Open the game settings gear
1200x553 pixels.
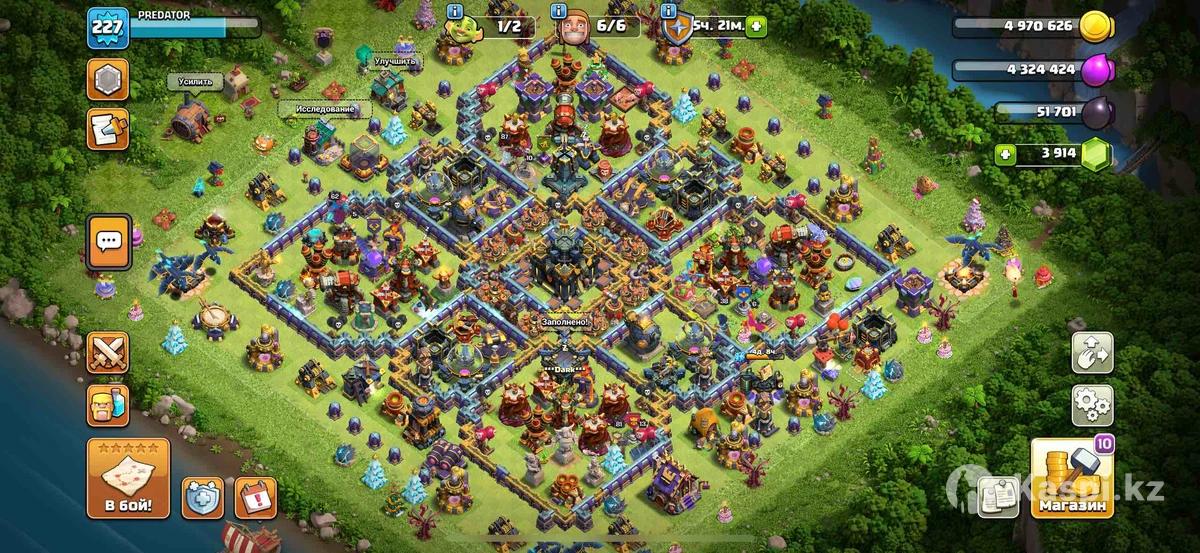pos(1092,405)
